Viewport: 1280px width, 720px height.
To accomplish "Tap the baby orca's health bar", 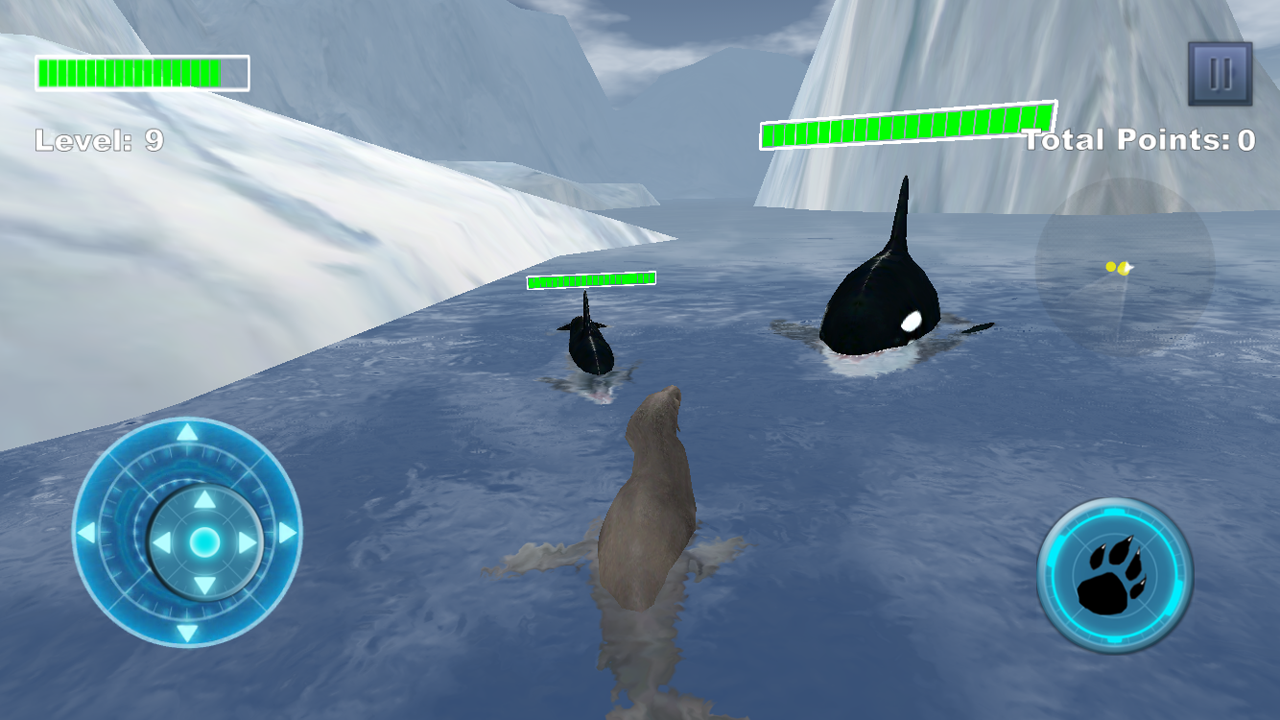I will point(592,282).
